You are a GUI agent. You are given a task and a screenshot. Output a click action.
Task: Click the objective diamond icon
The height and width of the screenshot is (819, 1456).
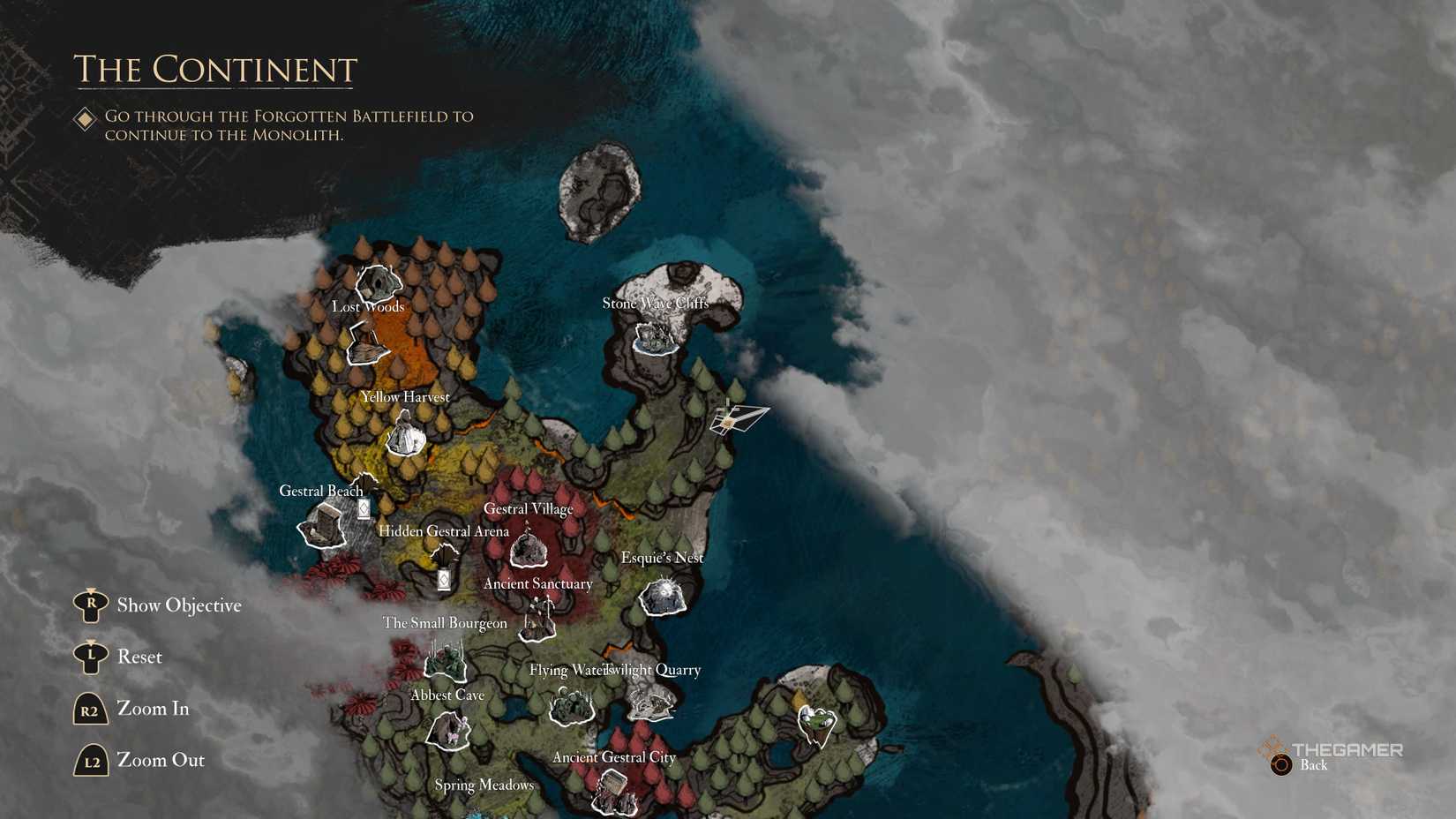(x=85, y=116)
